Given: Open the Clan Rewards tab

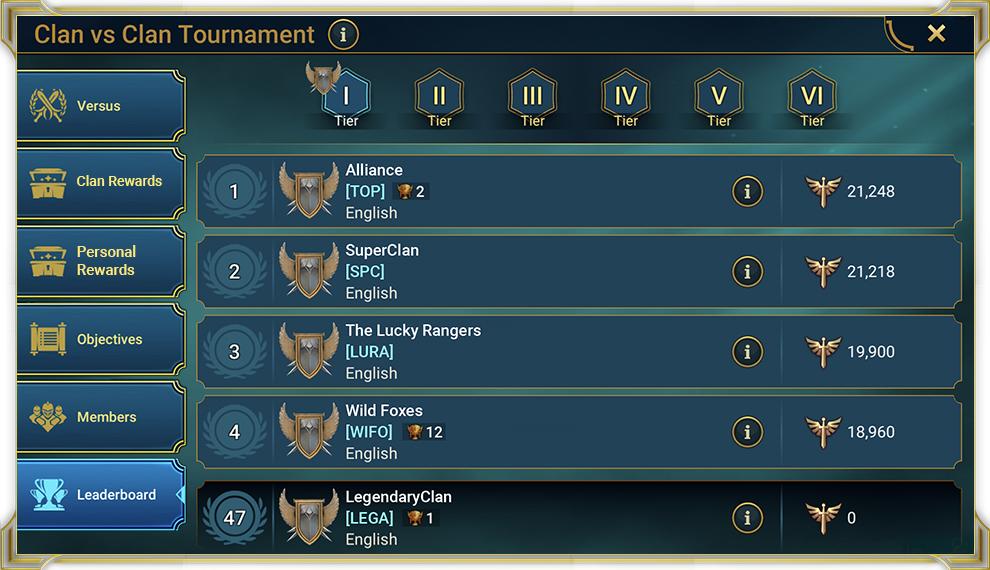Looking at the screenshot, I should pos(100,181).
